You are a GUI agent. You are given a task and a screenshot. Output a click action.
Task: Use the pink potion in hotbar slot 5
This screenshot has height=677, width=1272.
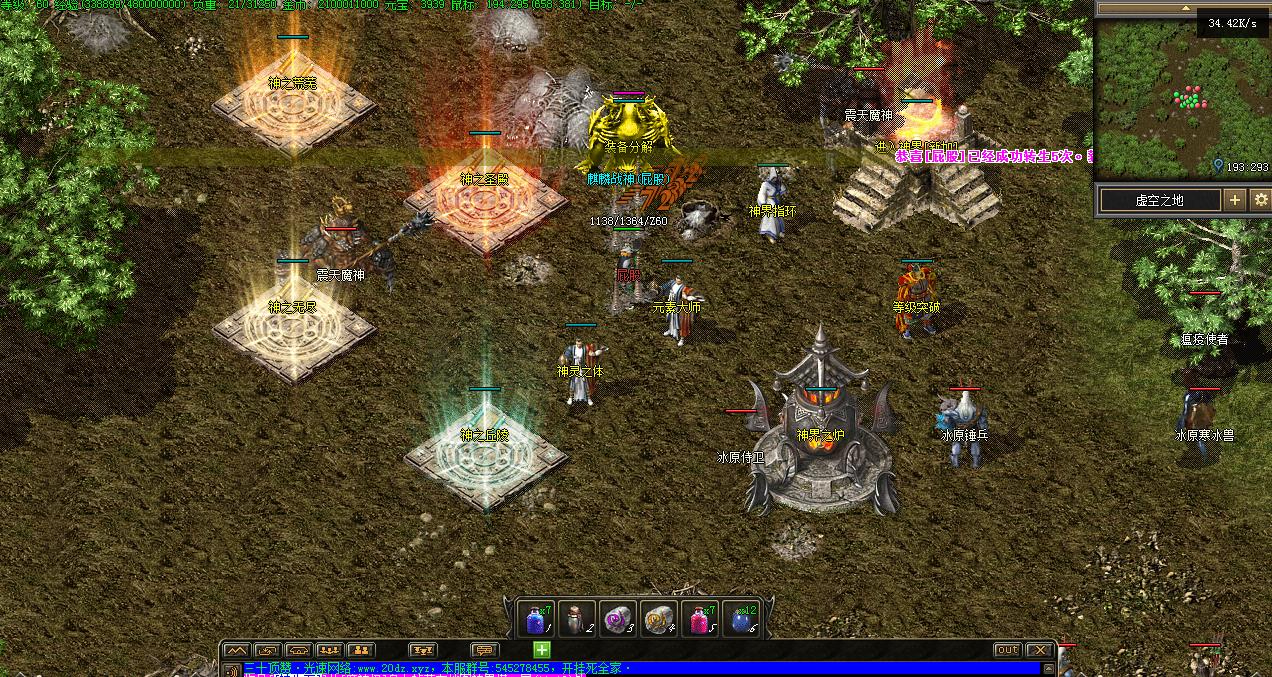698,619
